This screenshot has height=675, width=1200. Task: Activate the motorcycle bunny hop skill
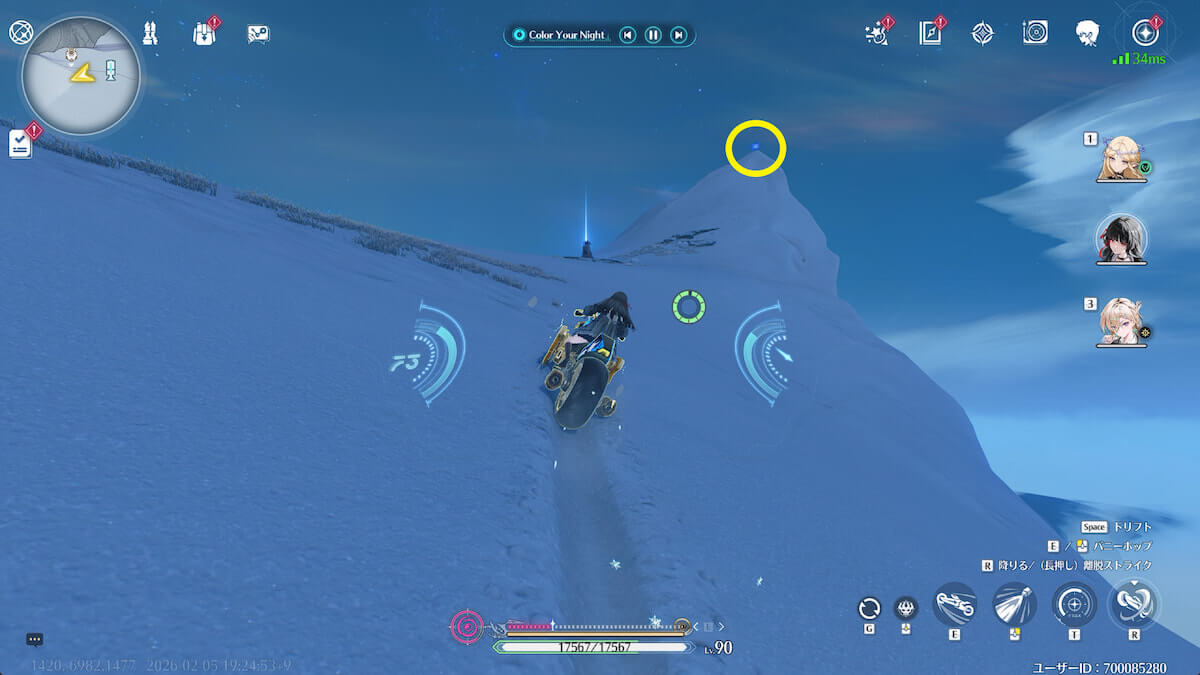(x=954, y=604)
